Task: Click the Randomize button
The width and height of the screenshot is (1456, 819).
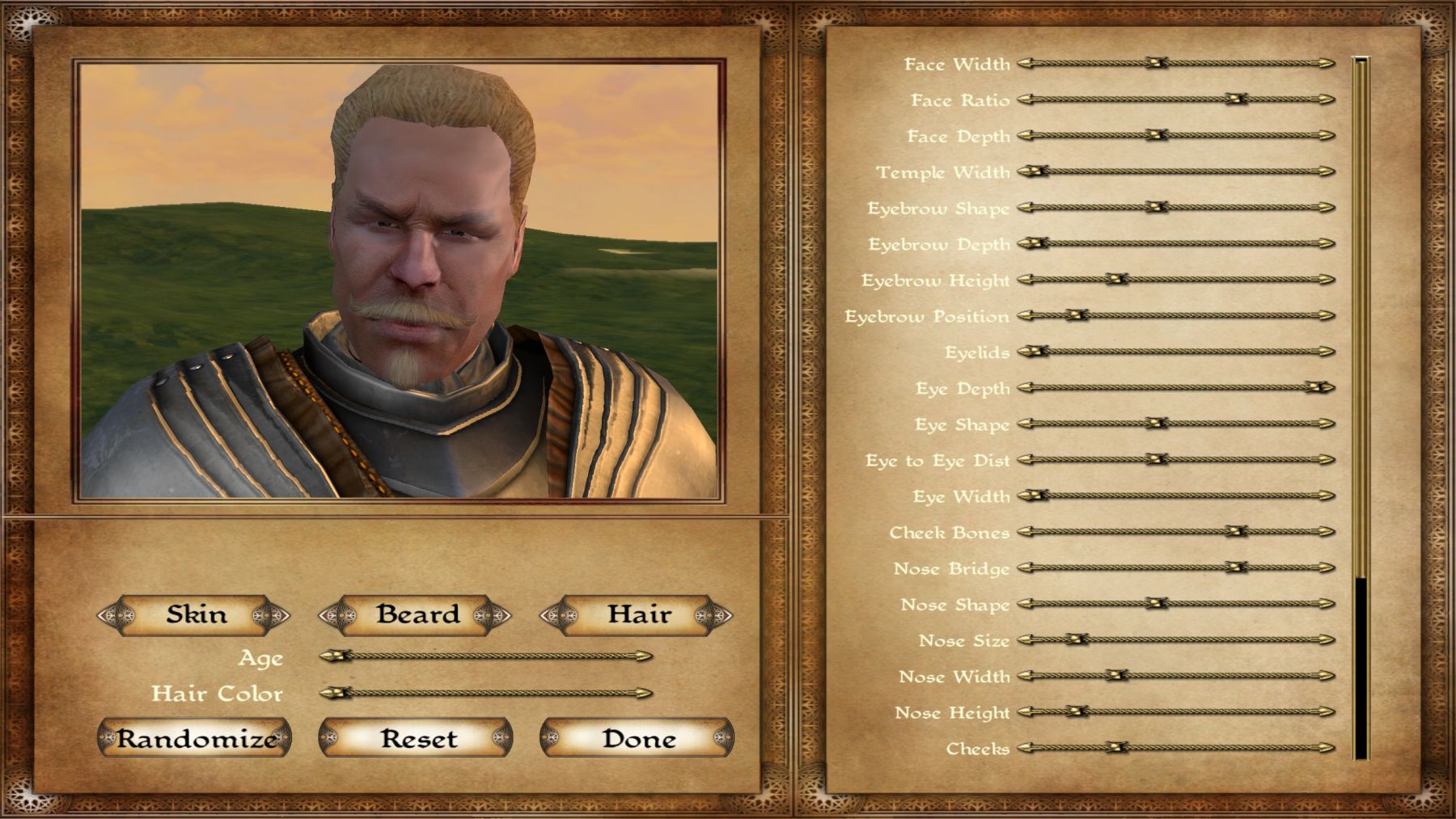Action: click(x=194, y=738)
